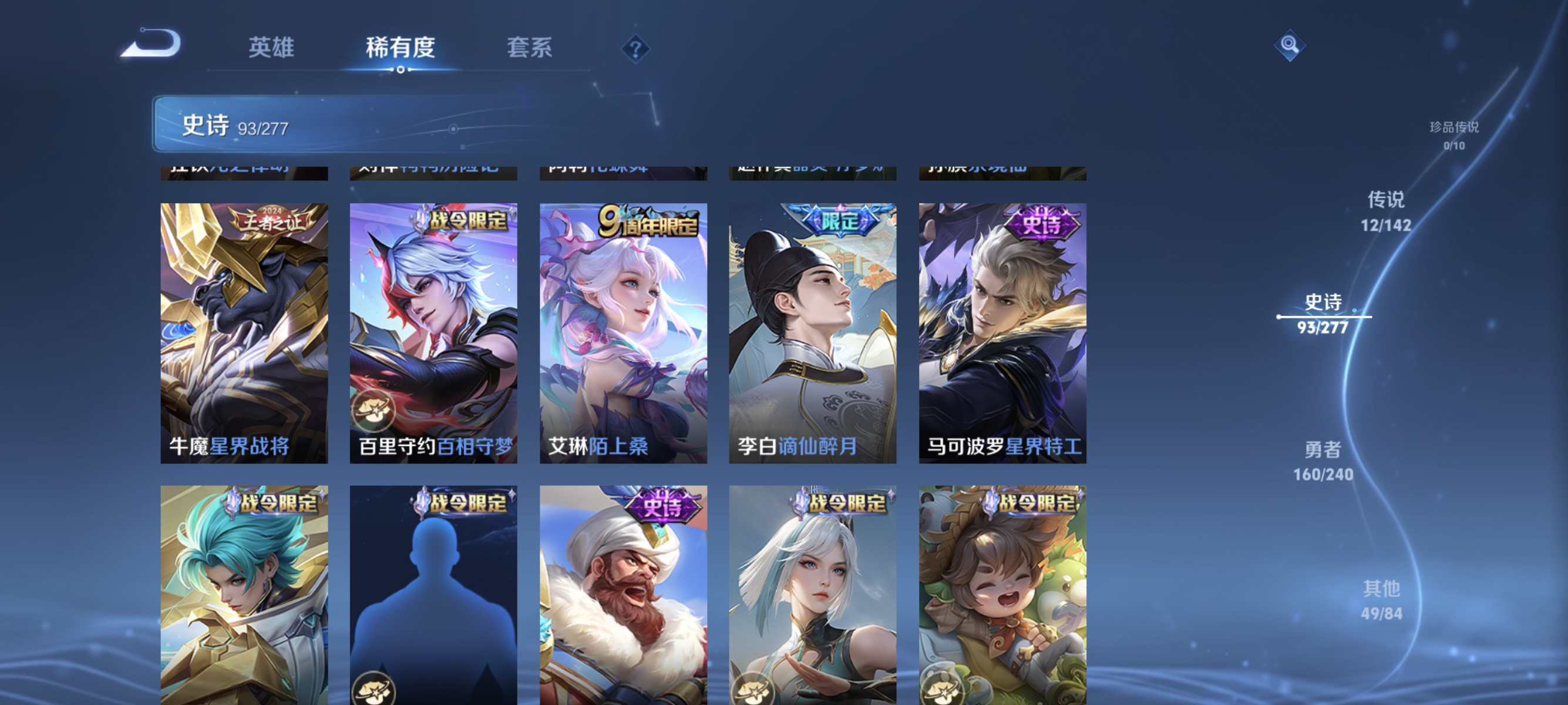Image resolution: width=1568 pixels, height=705 pixels.
Task: Open the silhouetted unowned skin card
Action: click(433, 593)
